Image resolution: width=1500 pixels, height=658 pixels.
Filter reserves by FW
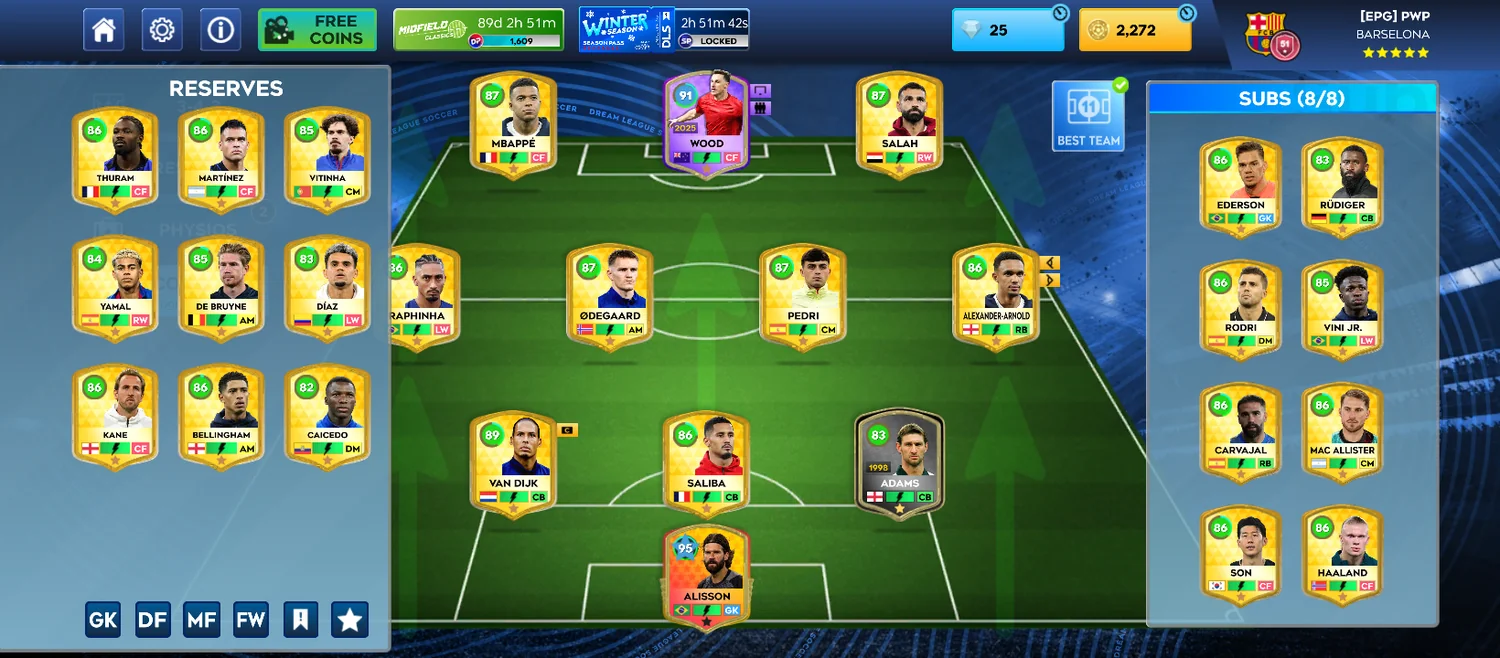coord(251,620)
